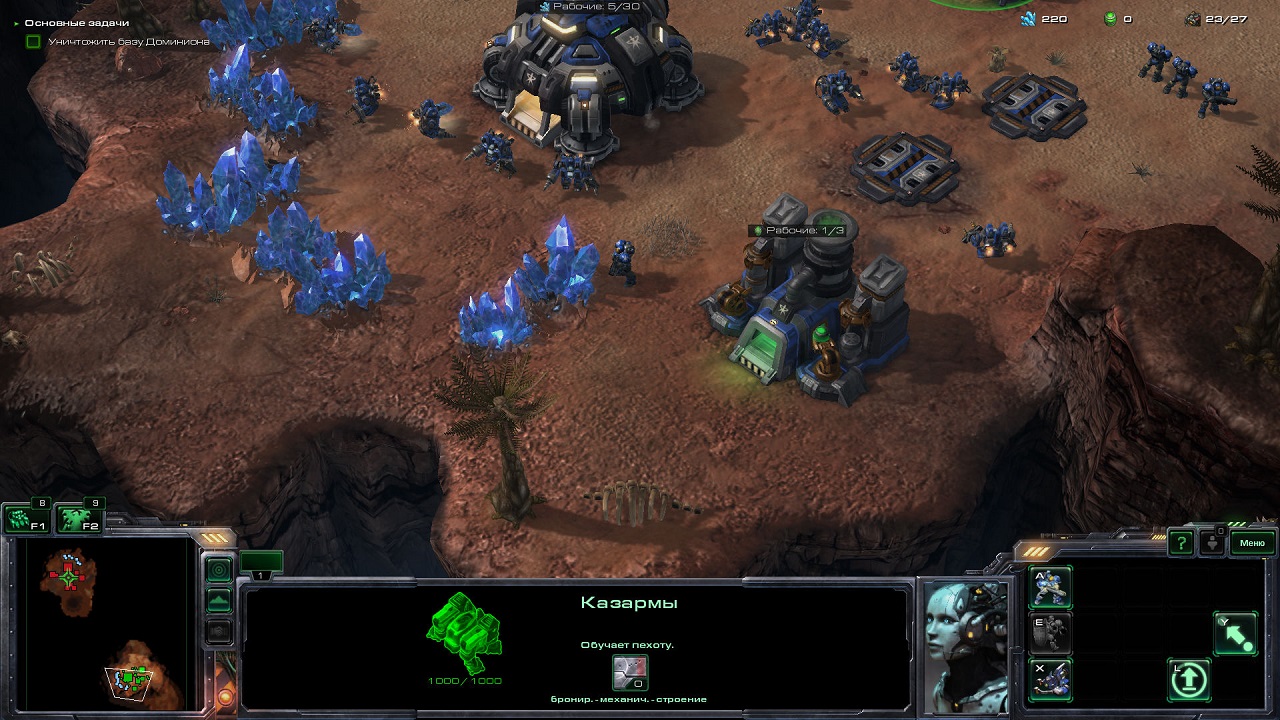Open the Меню game menu
Image resolution: width=1280 pixels, height=720 pixels.
pos(1252,543)
